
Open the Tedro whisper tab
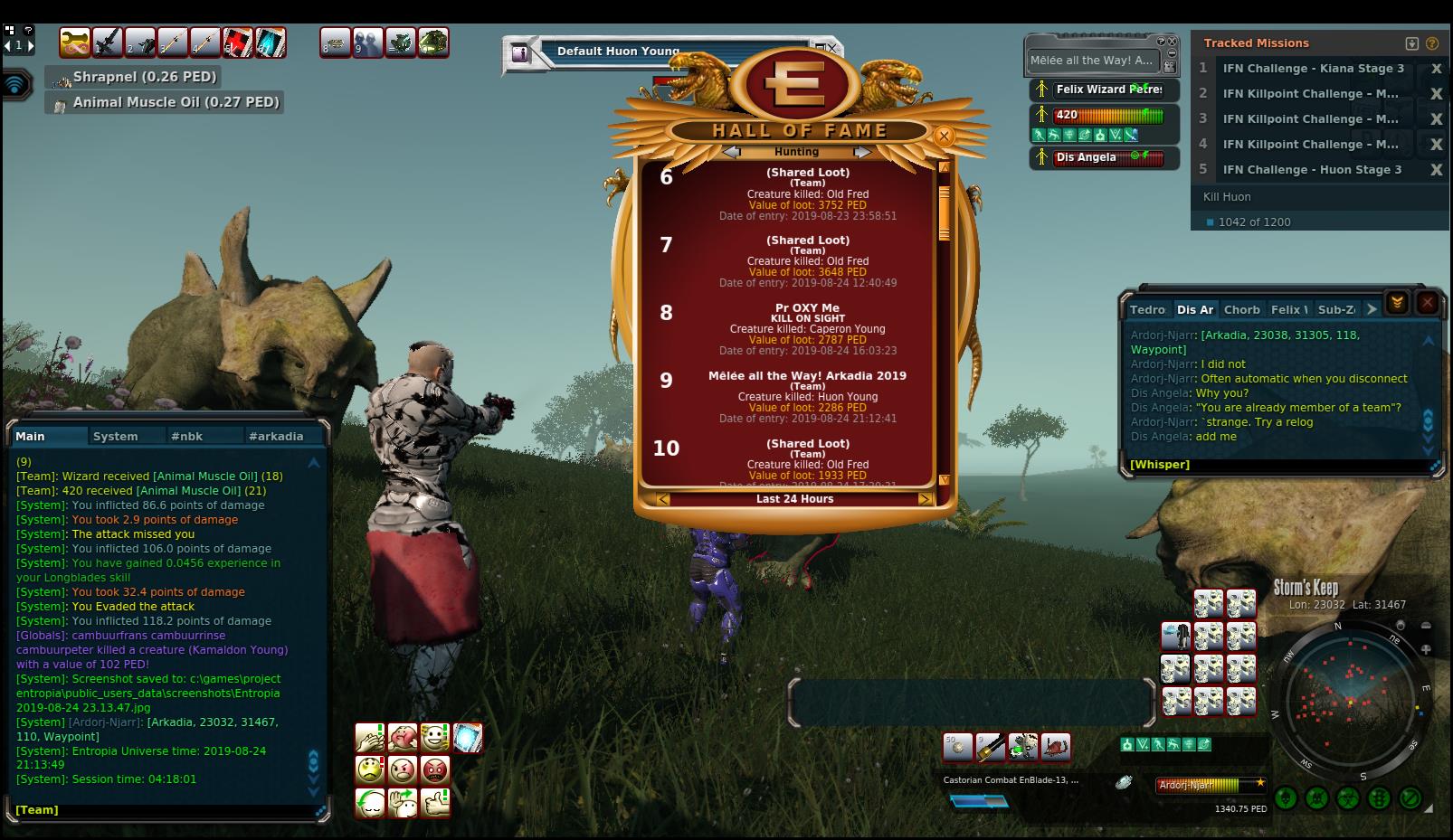[x=1147, y=309]
